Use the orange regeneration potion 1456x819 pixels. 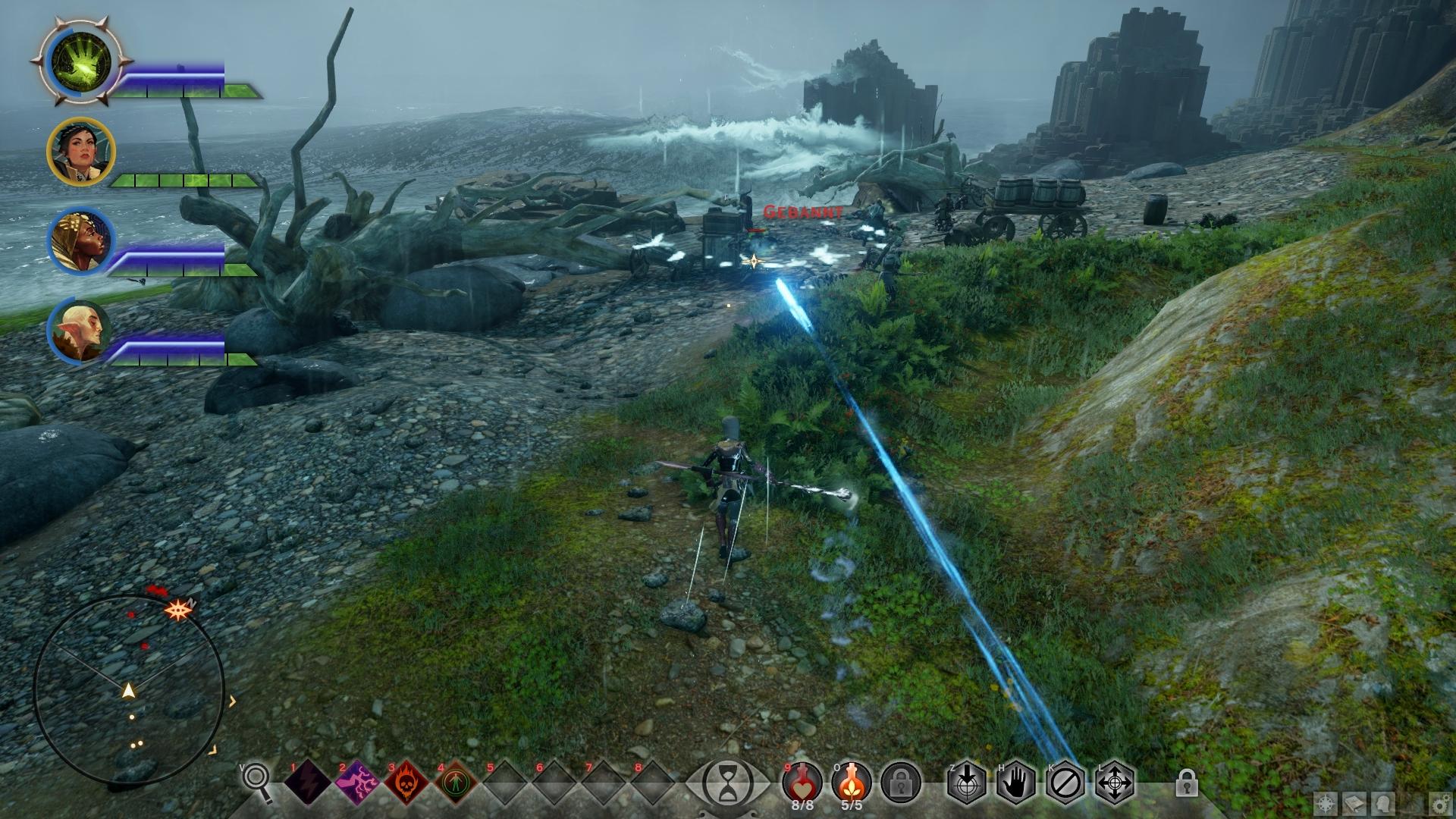click(851, 781)
